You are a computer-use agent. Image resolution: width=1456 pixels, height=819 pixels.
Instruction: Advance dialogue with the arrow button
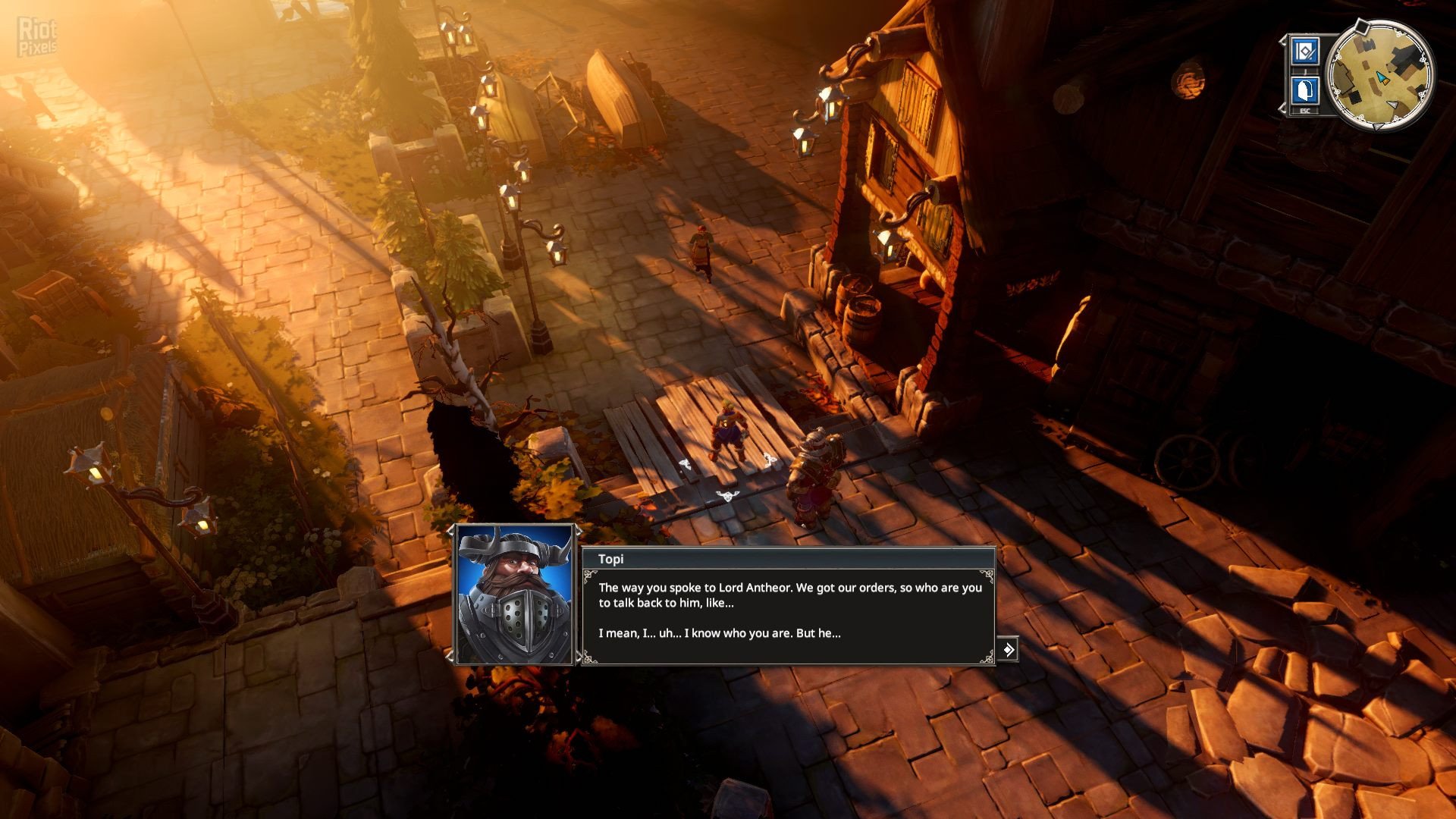click(1007, 650)
